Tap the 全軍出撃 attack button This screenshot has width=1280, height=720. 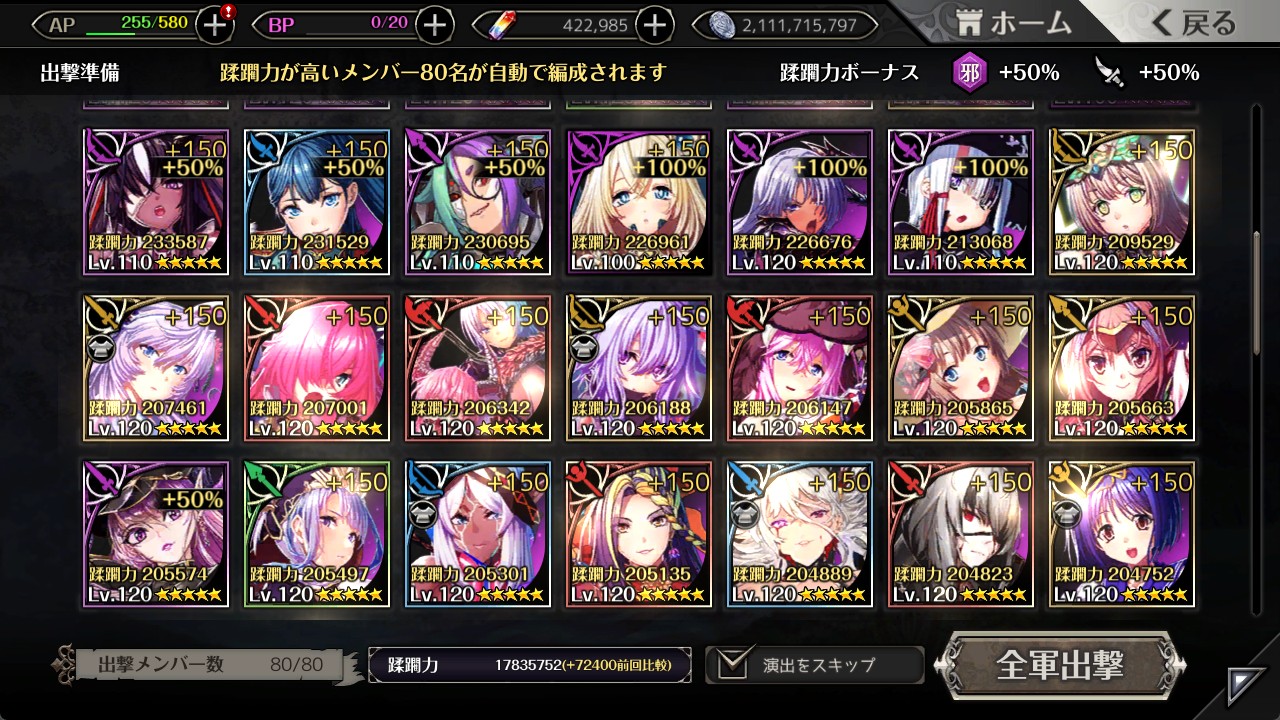1060,665
